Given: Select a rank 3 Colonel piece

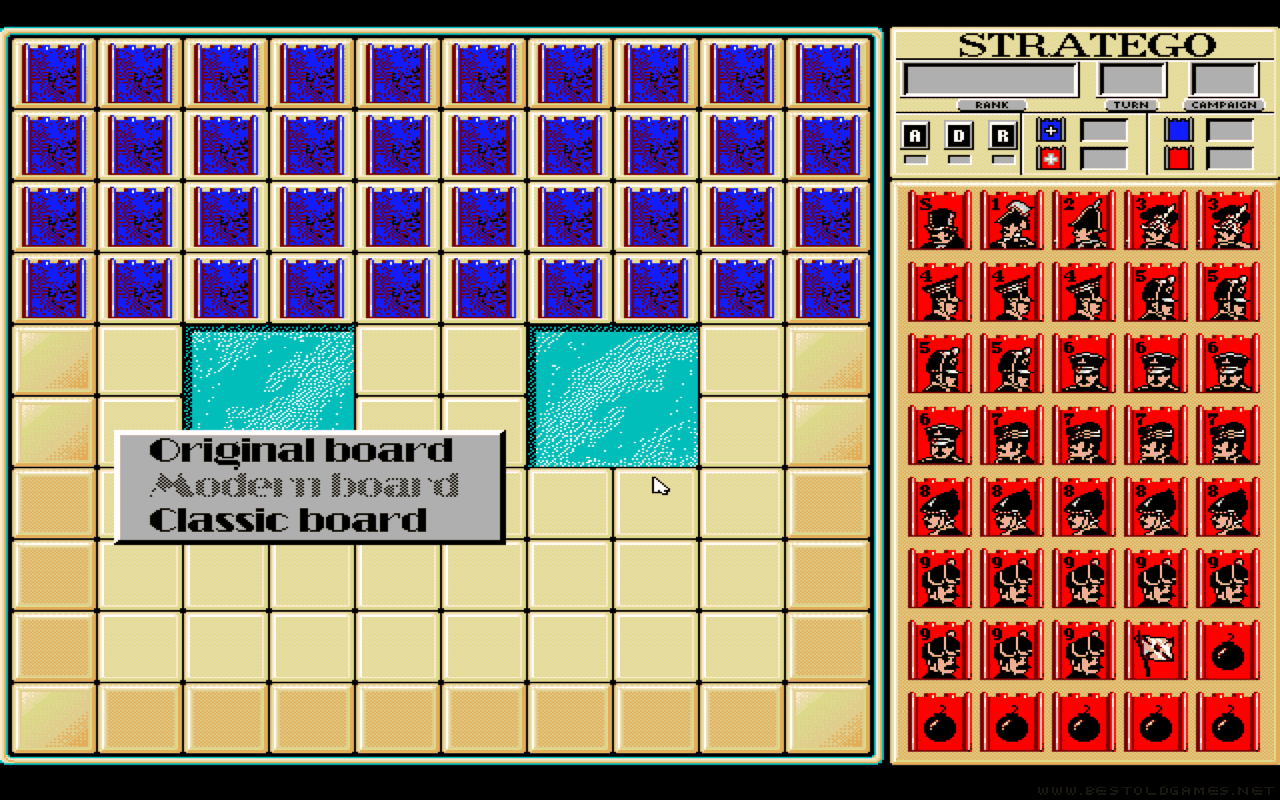Looking at the screenshot, I should pyautogui.click(x=1156, y=220).
